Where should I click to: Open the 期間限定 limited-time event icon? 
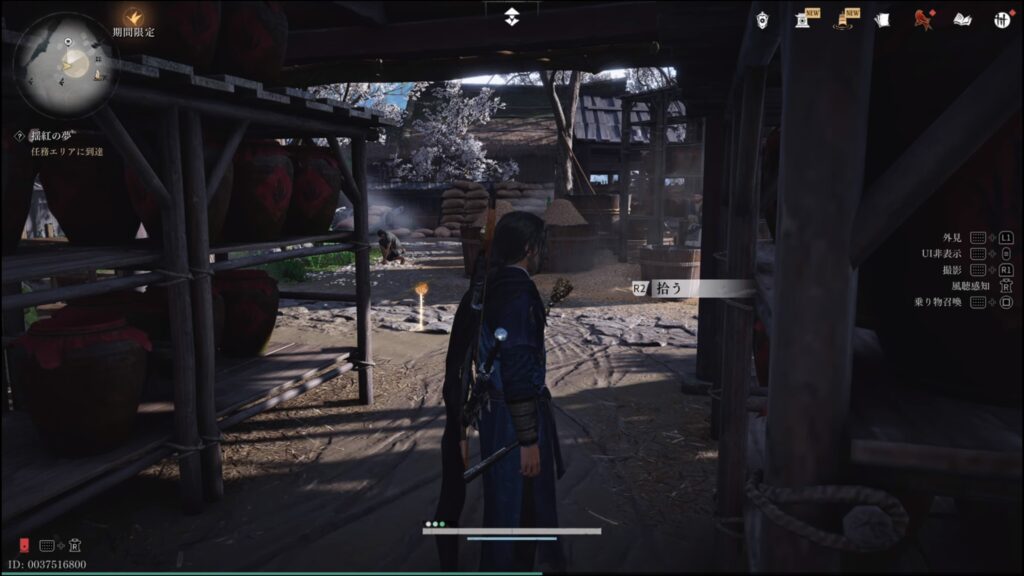point(133,17)
